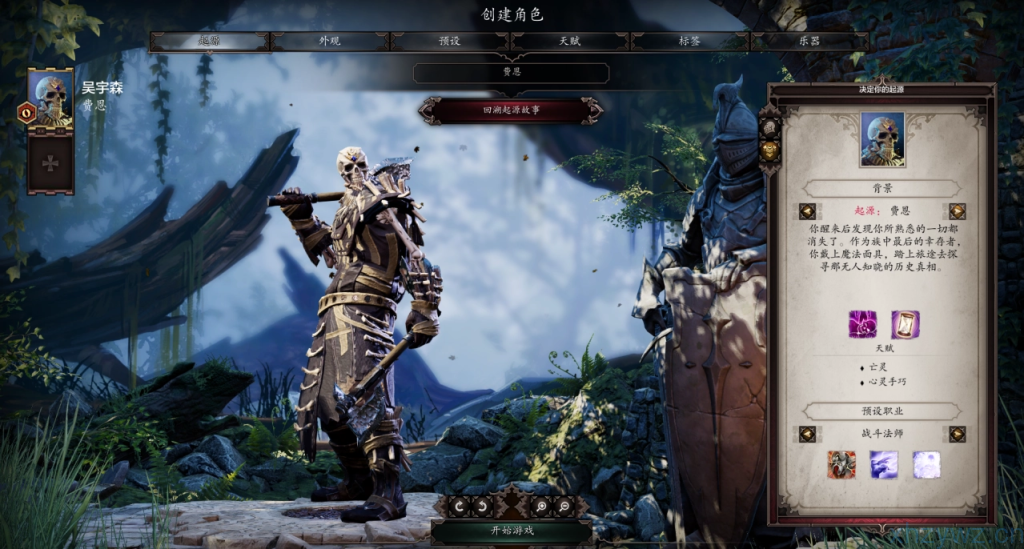Choose the 乐器 (Instrument) tab
The height and width of the screenshot is (549, 1024).
tap(809, 41)
